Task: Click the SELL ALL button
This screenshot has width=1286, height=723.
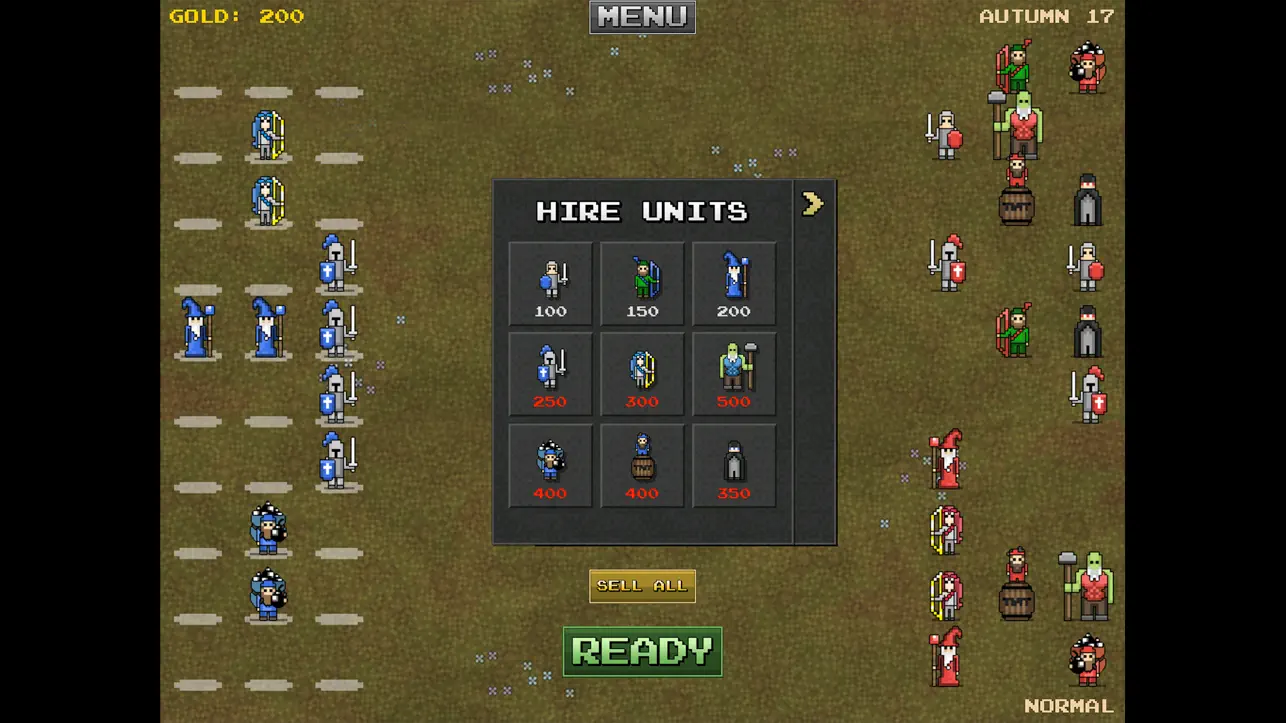Action: [641, 585]
